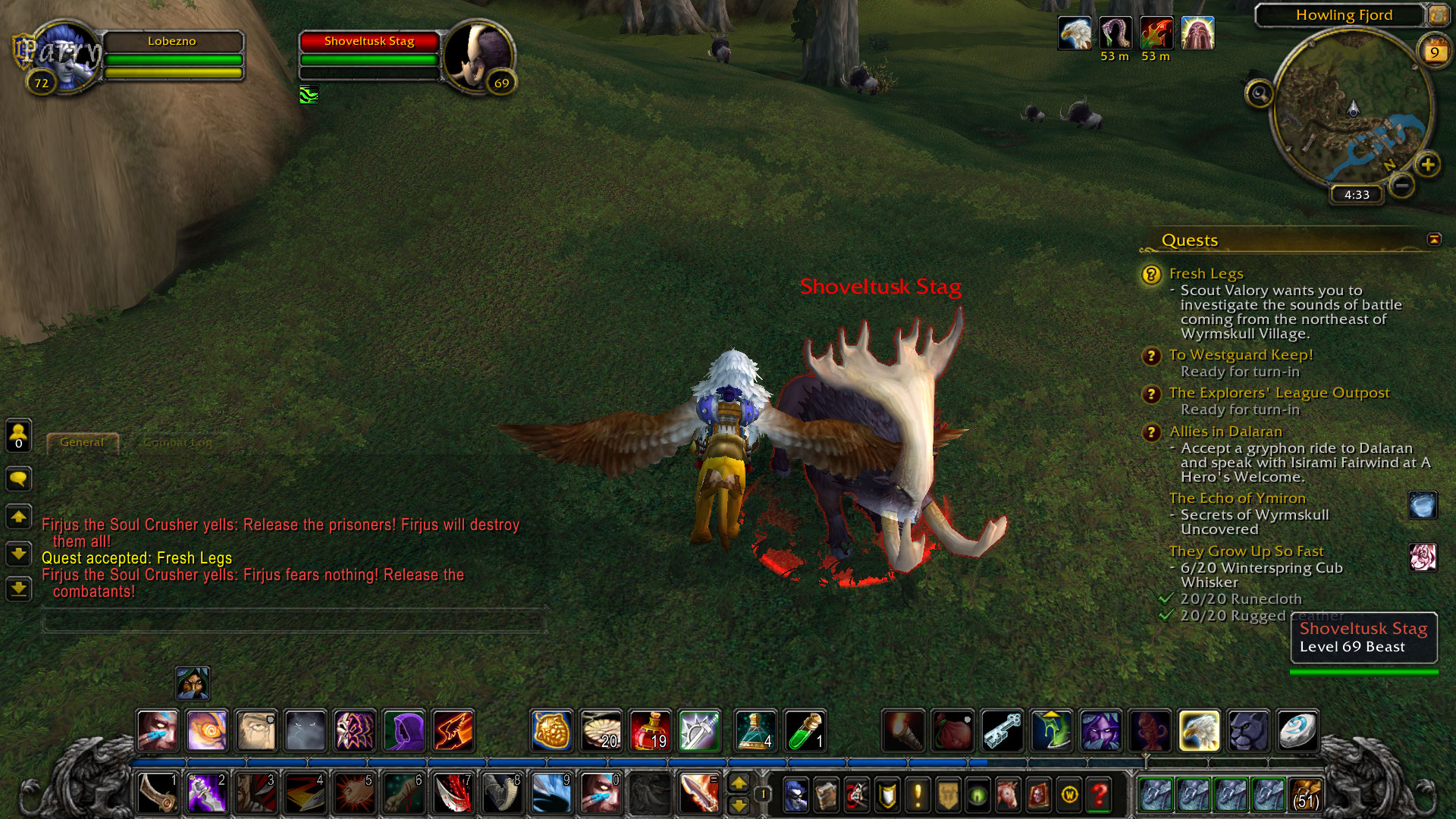The width and height of the screenshot is (1456, 819).
Task: Collapse the Quests tracker panel
Action: [1434, 240]
